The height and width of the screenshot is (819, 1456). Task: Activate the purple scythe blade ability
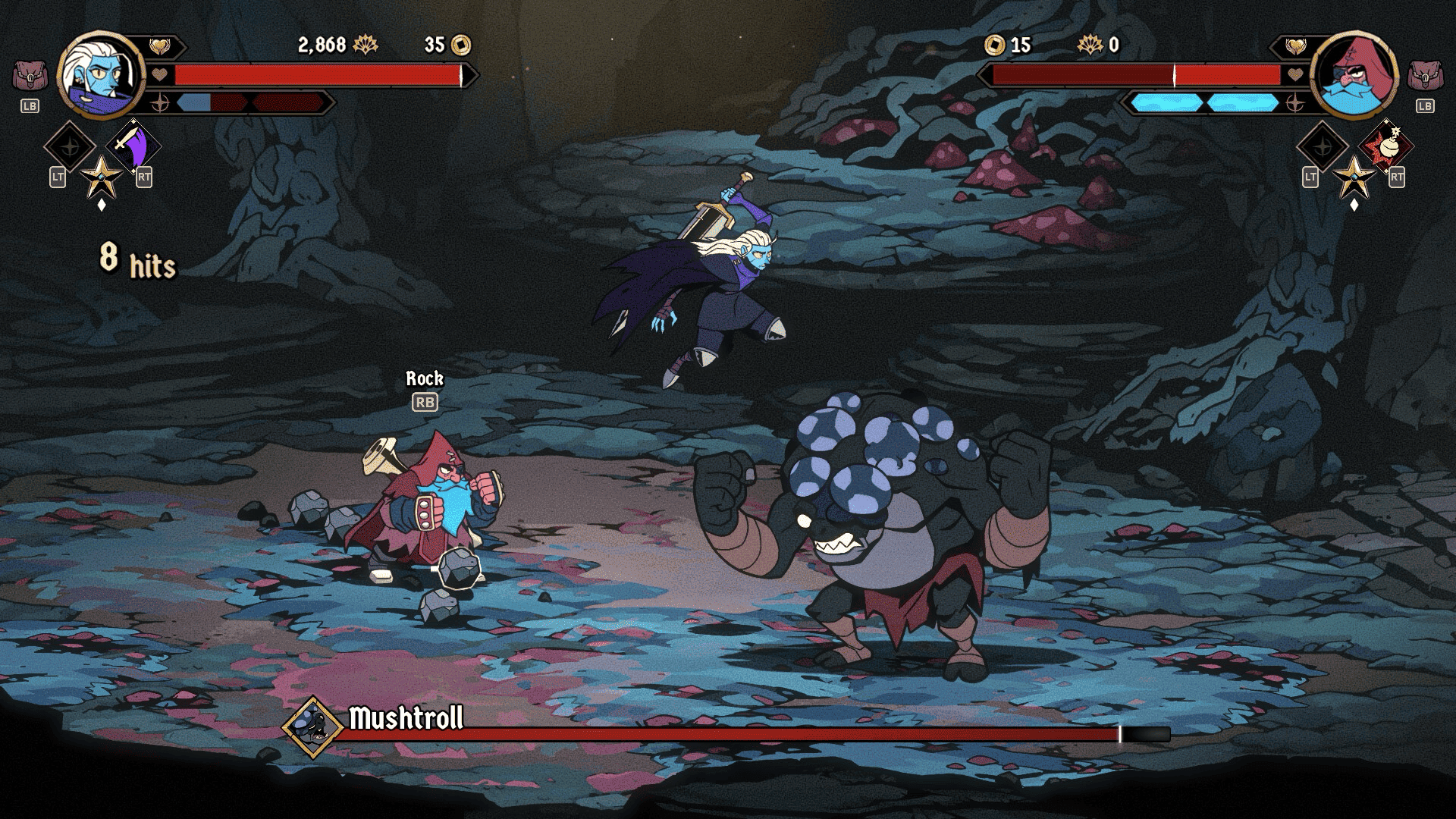click(134, 146)
